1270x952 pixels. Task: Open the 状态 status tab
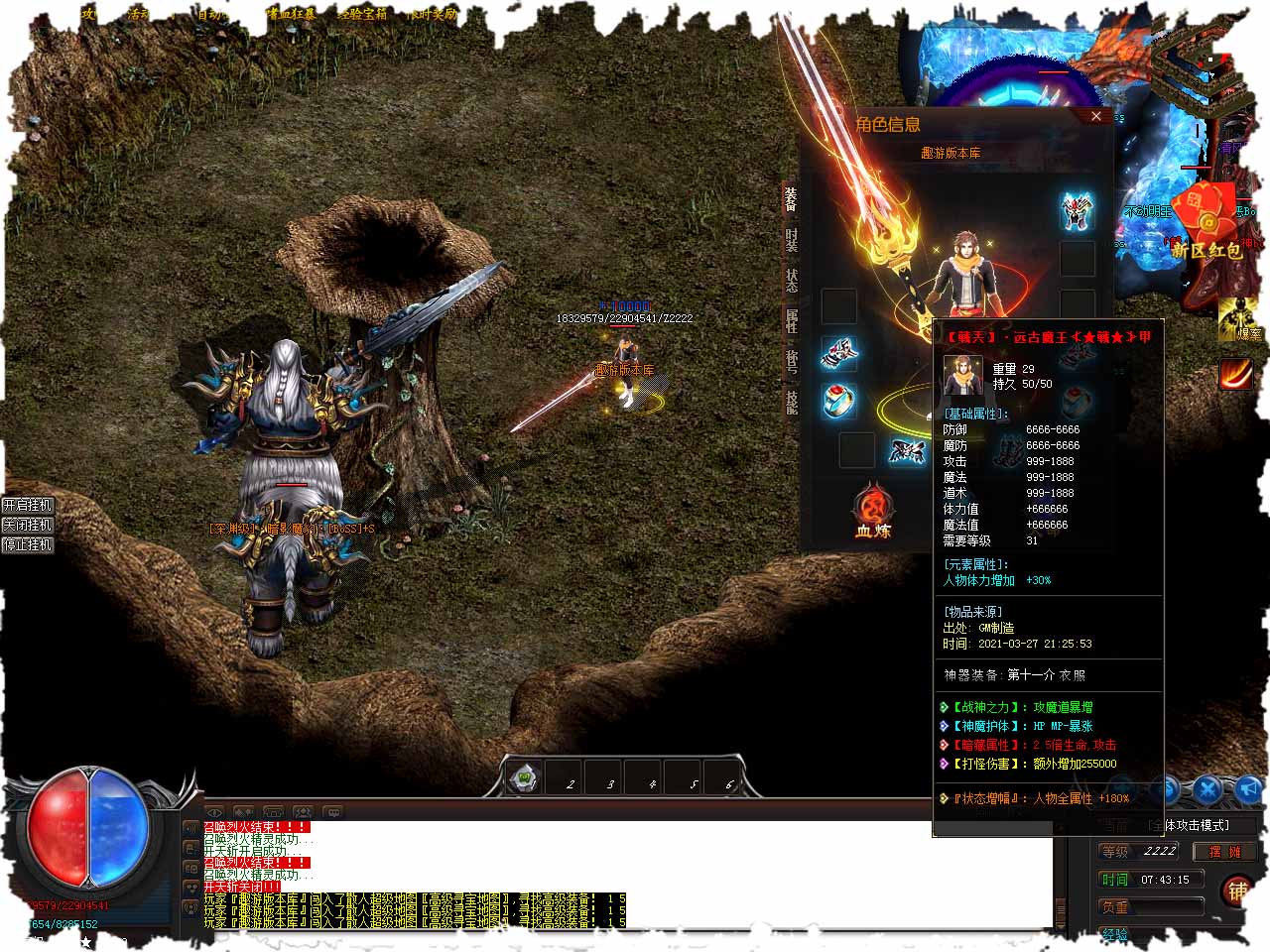click(791, 280)
